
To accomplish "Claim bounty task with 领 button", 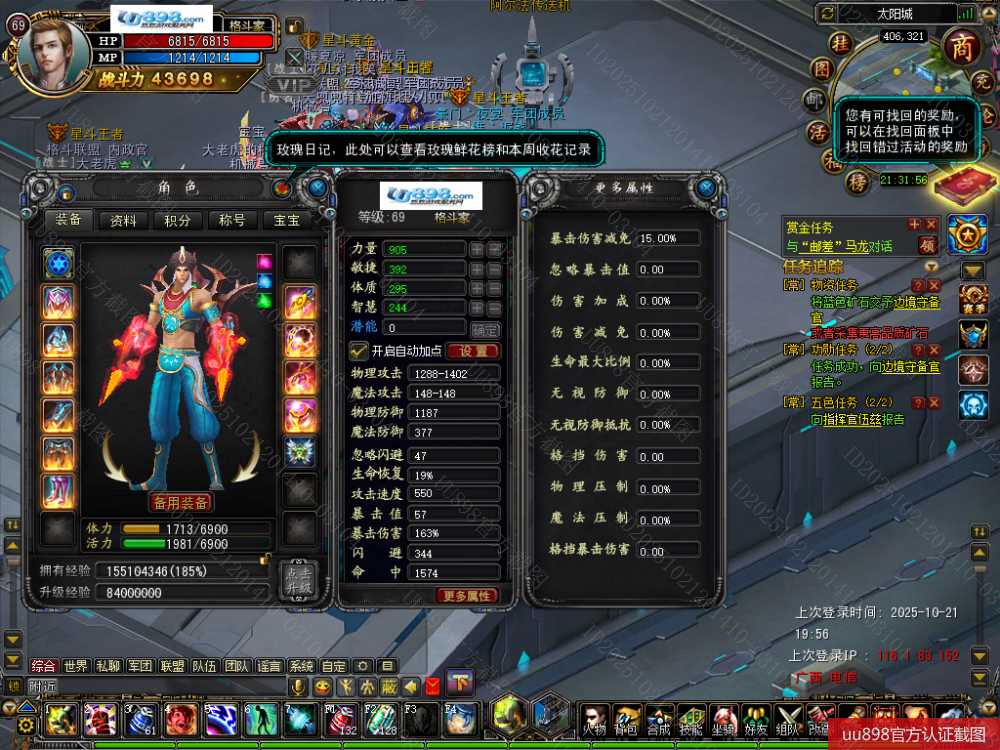I will click(927, 245).
